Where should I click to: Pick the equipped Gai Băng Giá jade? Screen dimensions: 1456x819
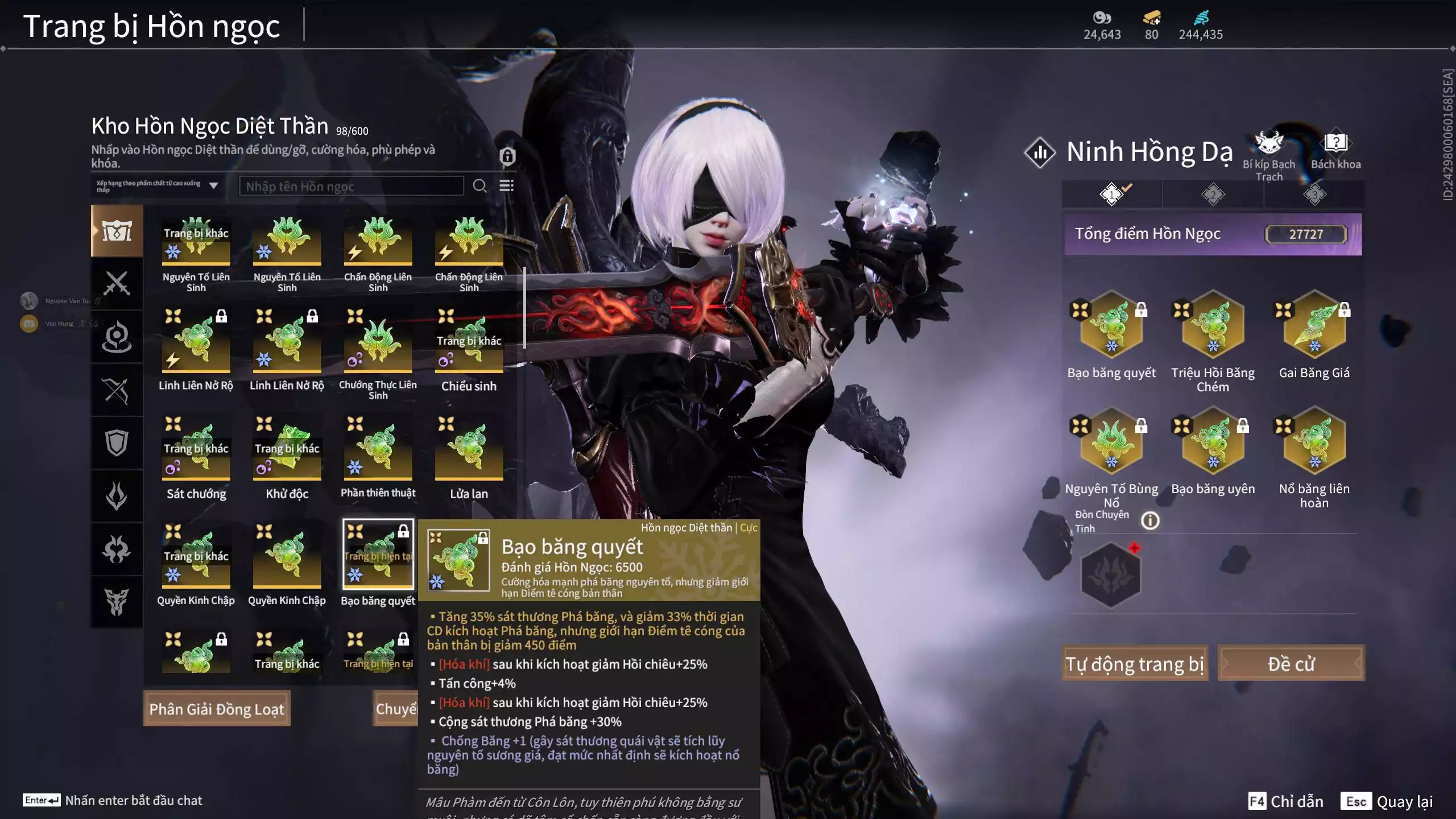pyautogui.click(x=1314, y=326)
